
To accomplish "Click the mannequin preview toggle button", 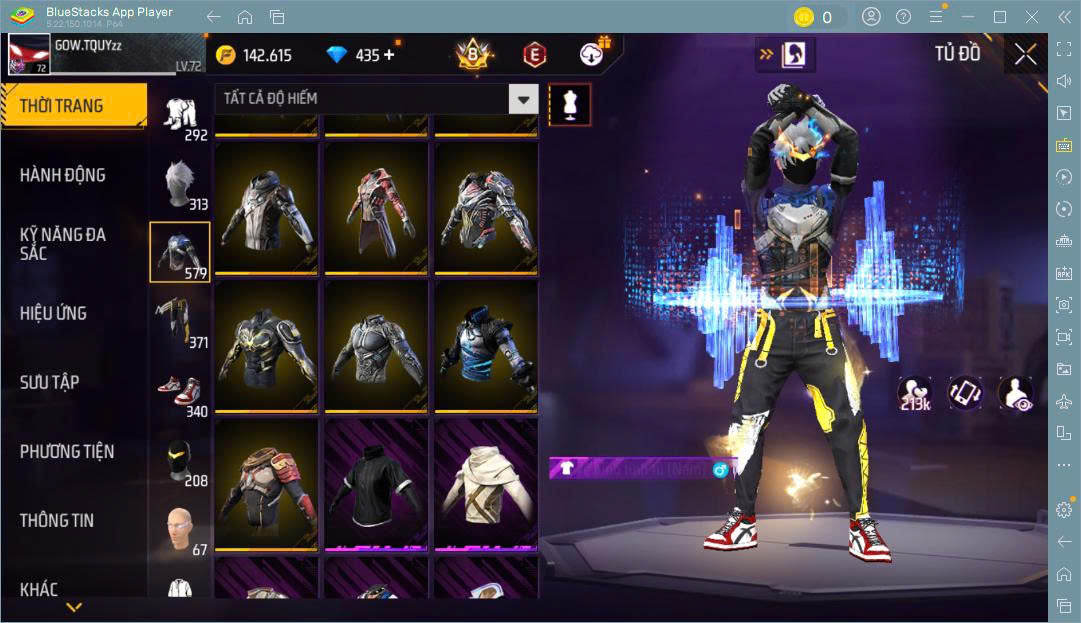I will pos(569,104).
